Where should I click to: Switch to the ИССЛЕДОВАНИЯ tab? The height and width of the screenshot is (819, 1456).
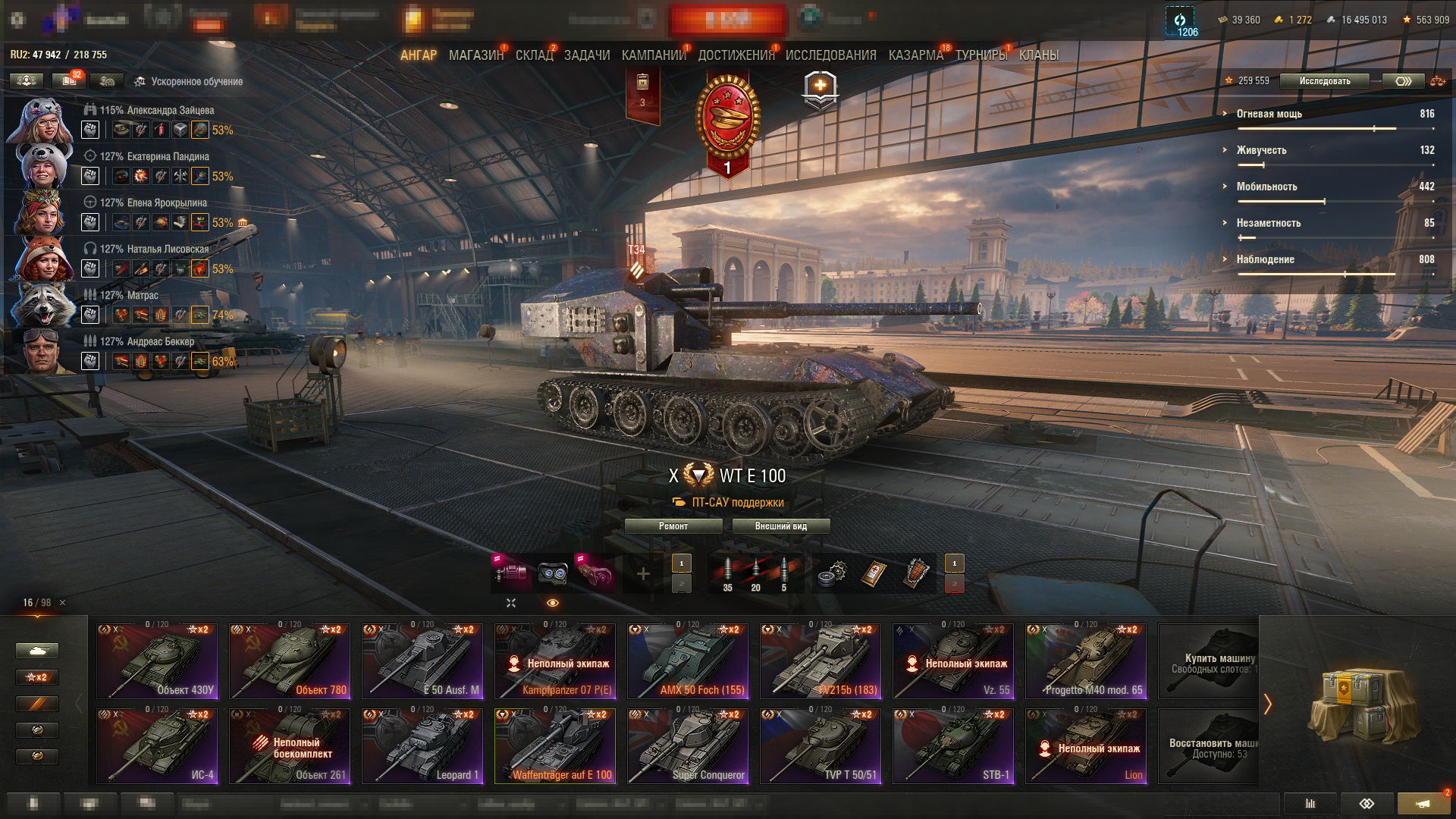[831, 55]
